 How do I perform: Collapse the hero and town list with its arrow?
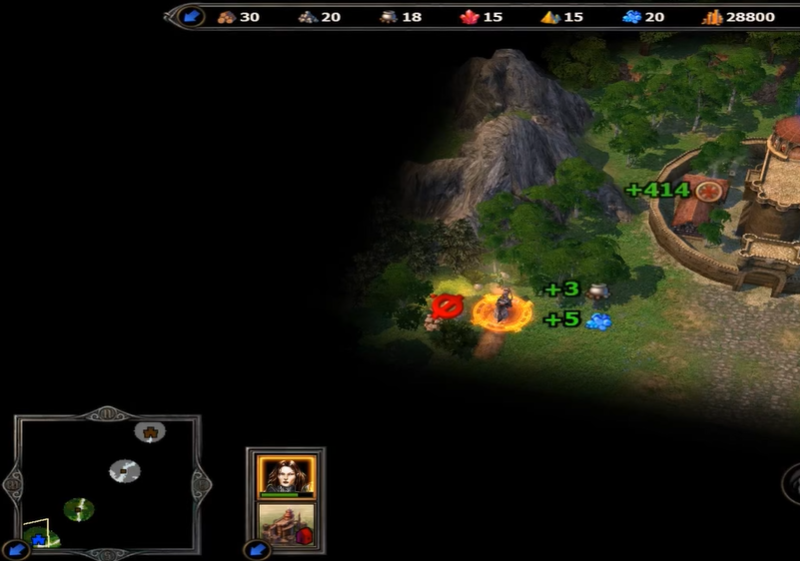pos(257,549)
